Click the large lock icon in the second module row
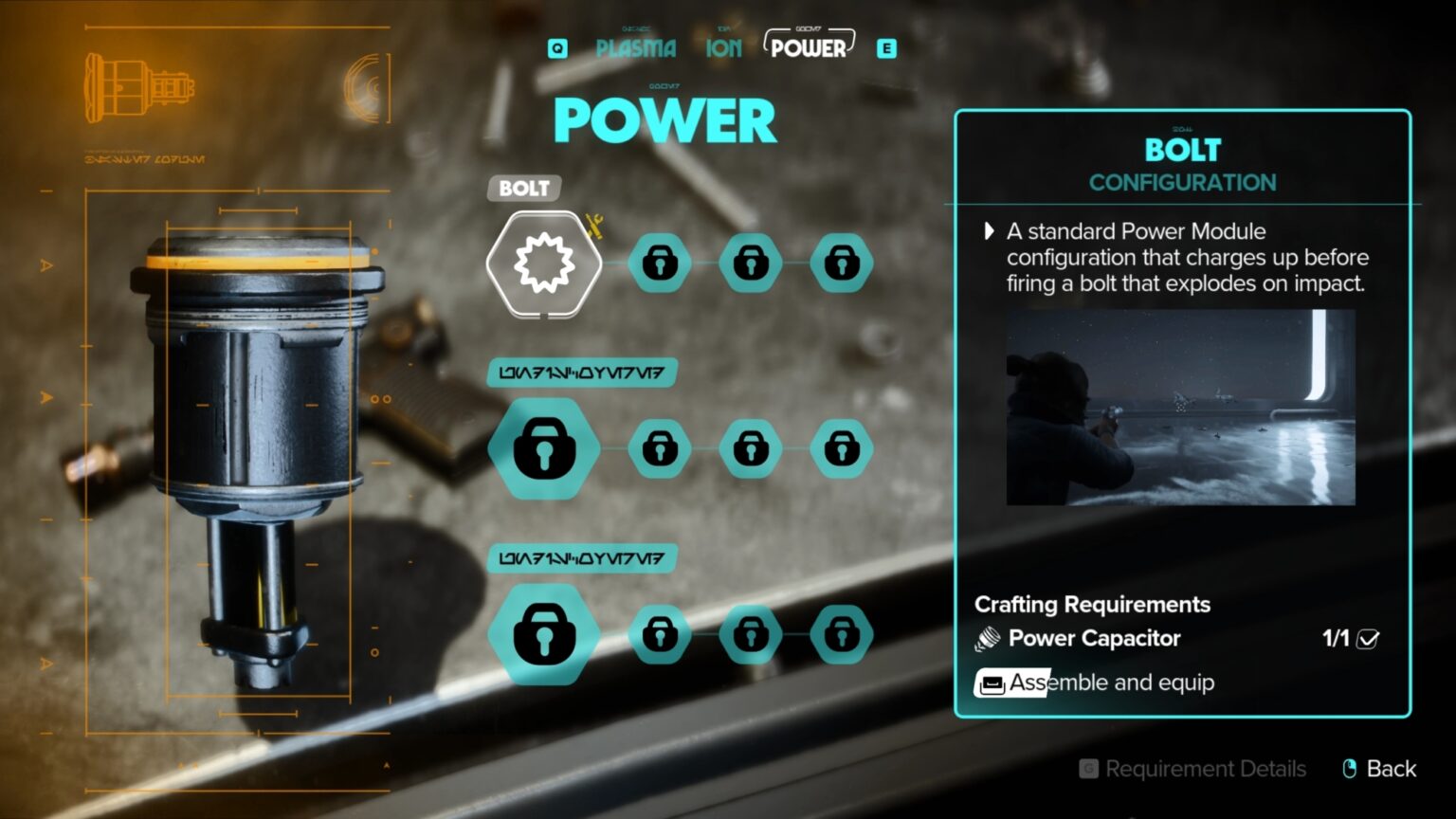This screenshot has width=1456, height=819. point(541,447)
